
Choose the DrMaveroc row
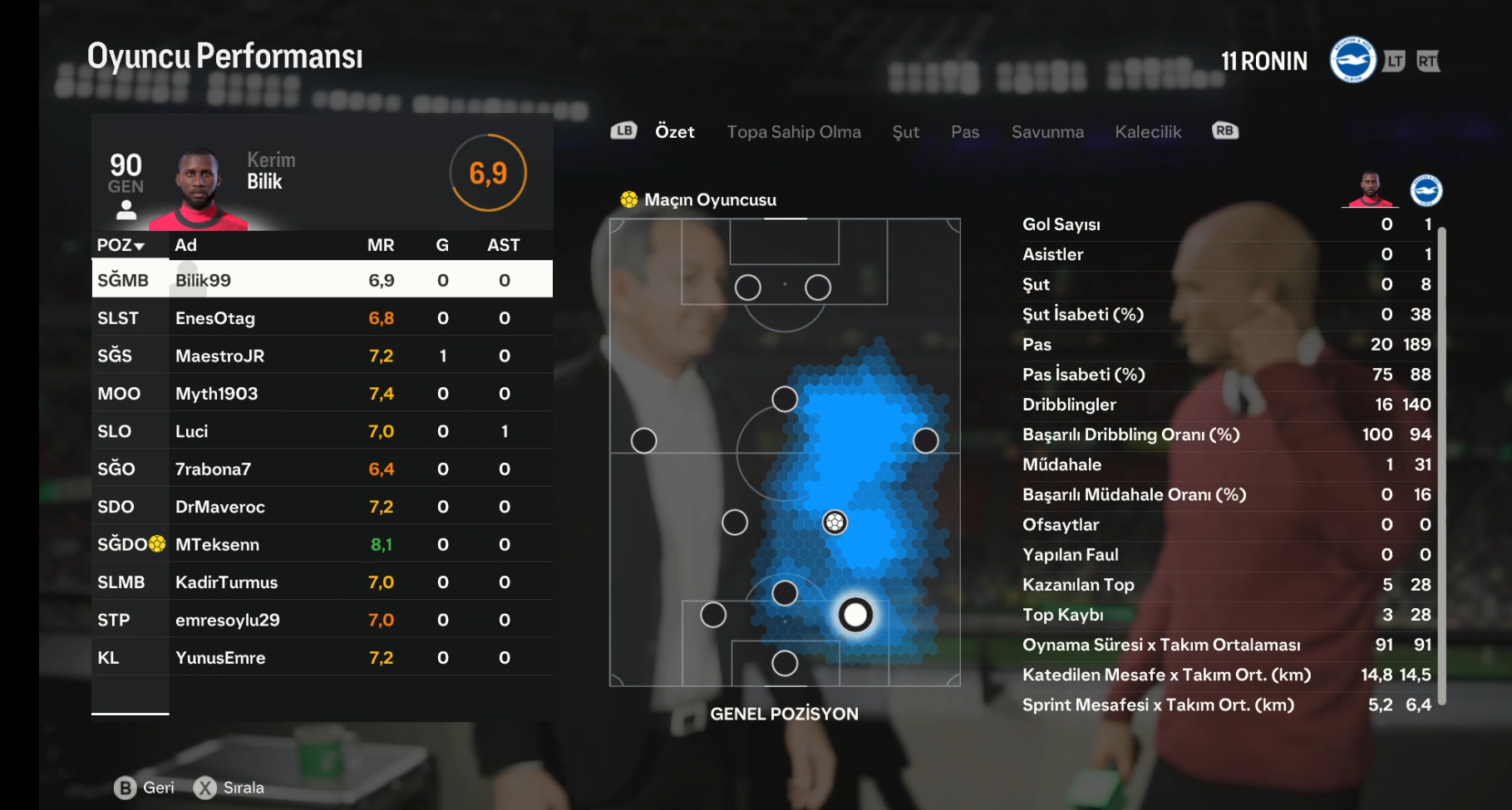pos(322,507)
